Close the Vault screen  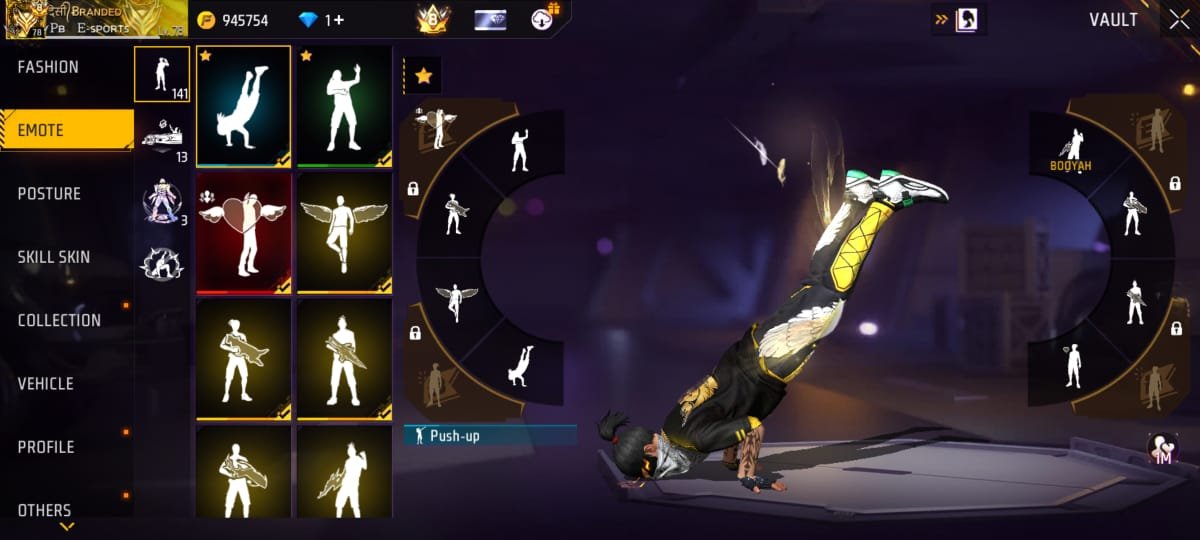coord(1175,20)
